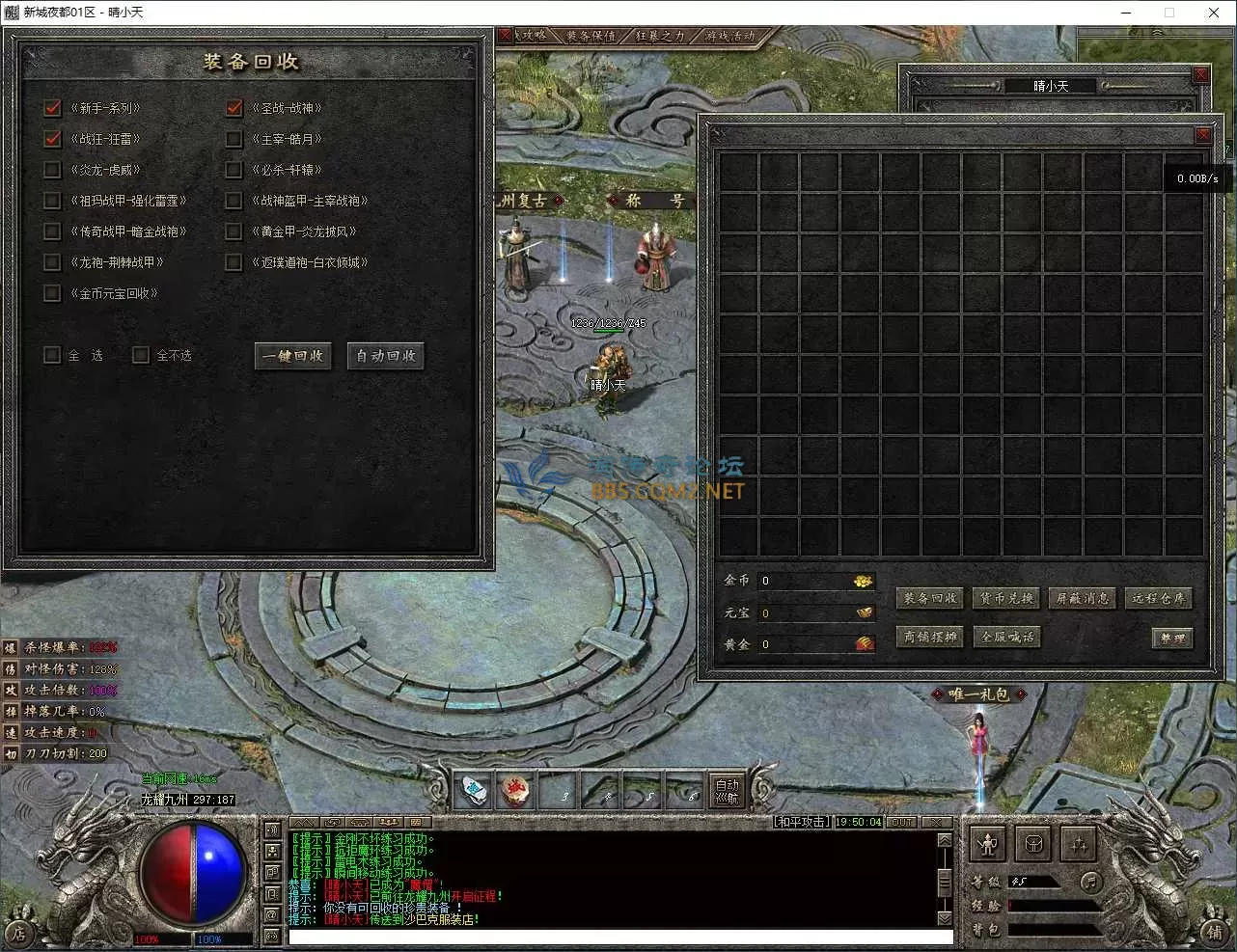Open the 商铺摆摊 stall button
The width and height of the screenshot is (1237, 952).
tap(930, 637)
